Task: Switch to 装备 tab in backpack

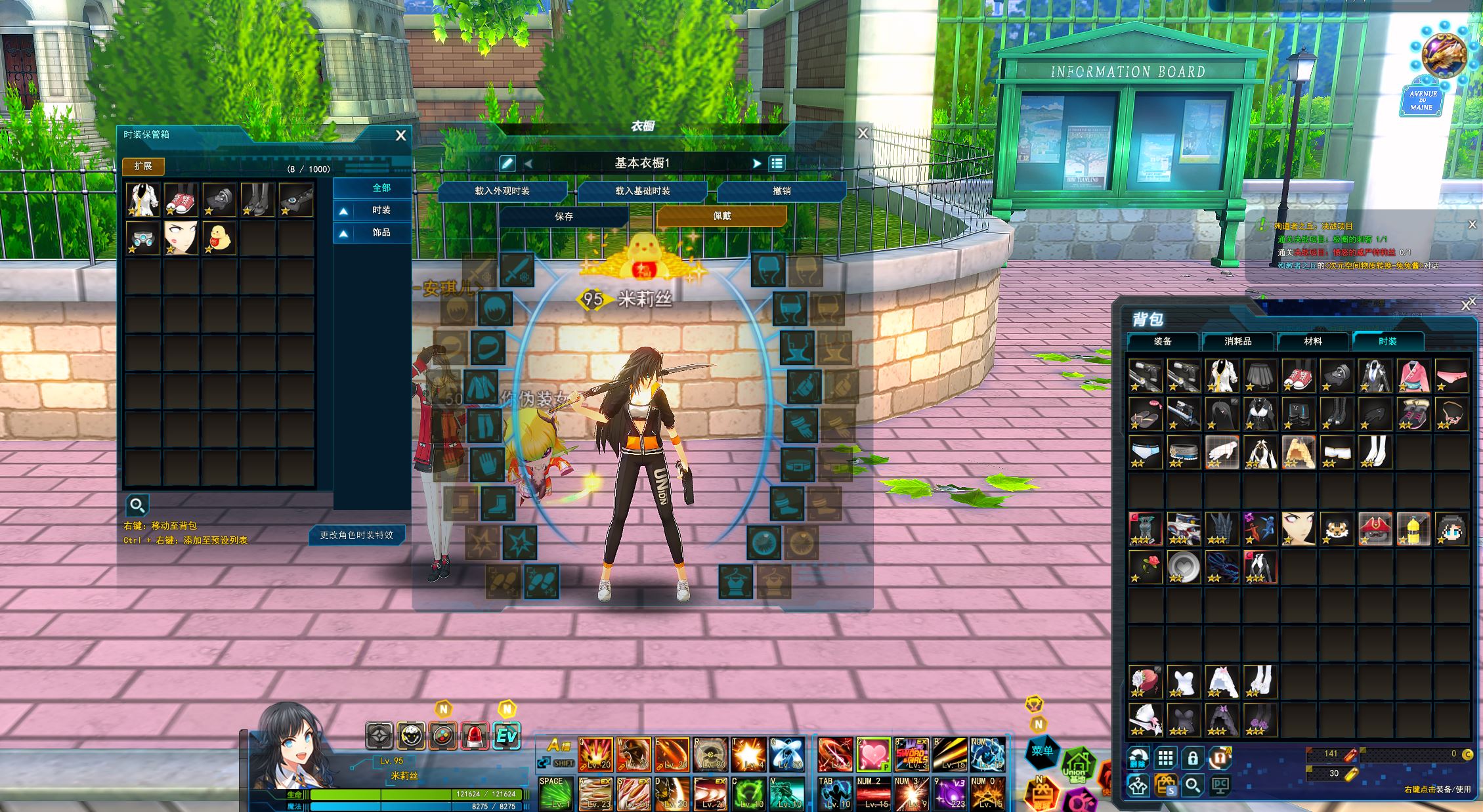Action: (x=1162, y=341)
